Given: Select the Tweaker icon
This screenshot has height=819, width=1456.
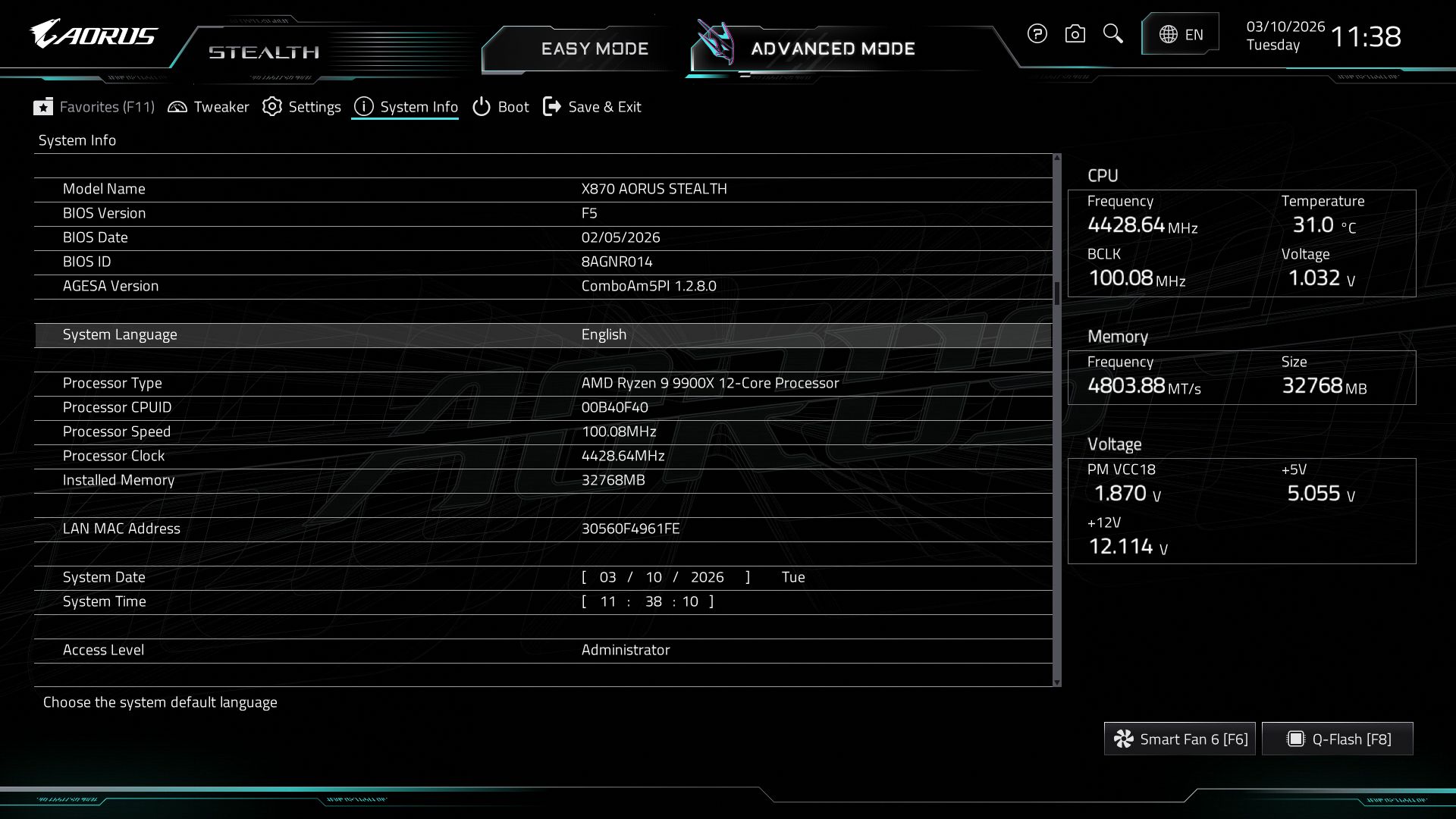Looking at the screenshot, I should click(178, 107).
